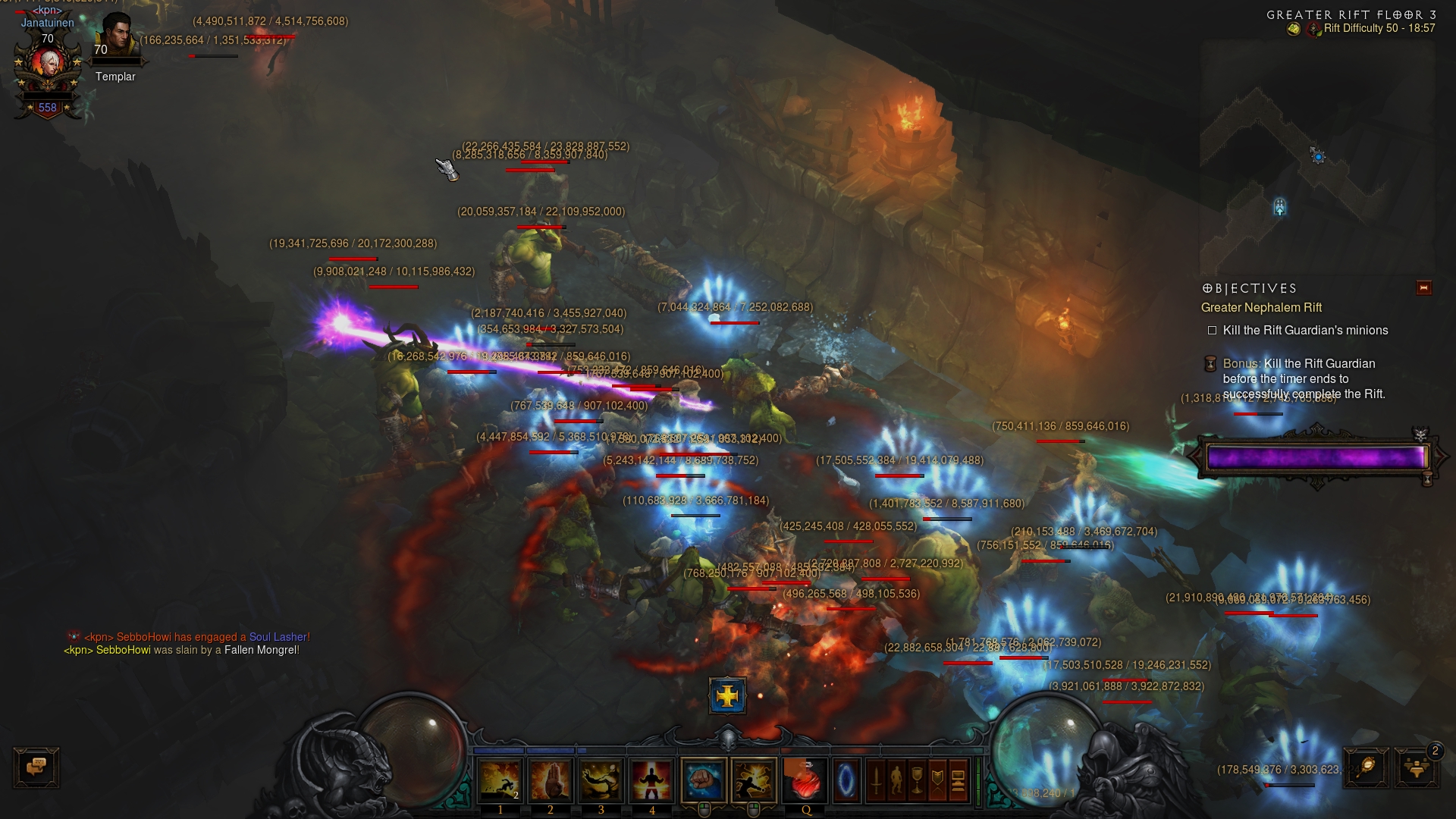
Task: Open the chat speech-bubble button
Action: coord(36,767)
